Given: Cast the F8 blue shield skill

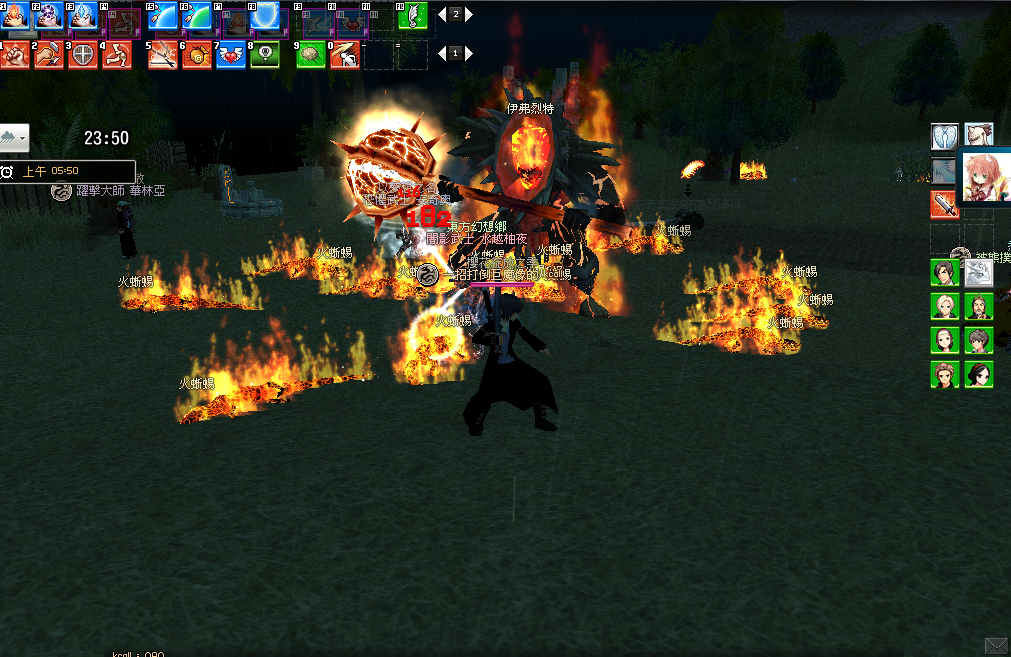Looking at the screenshot, I should click(266, 16).
